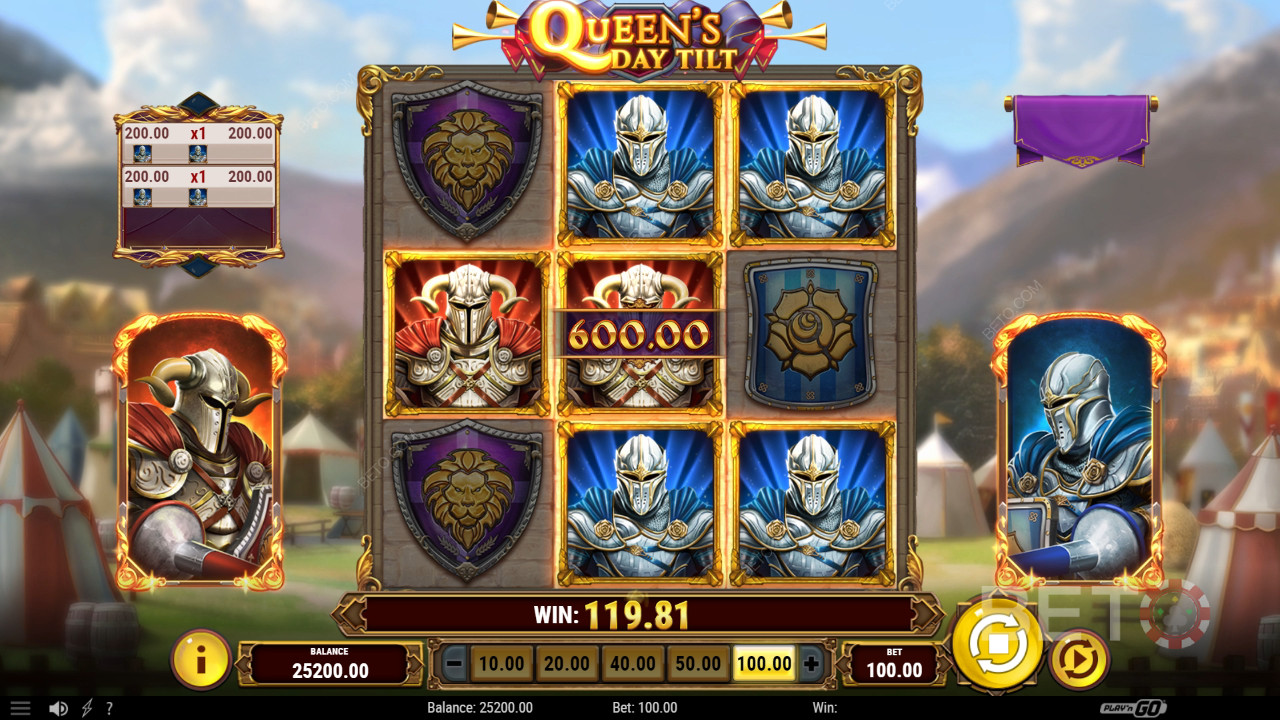The image size is (1280, 720).
Task: Choose the 20.00 bet amount
Action: click(x=567, y=663)
